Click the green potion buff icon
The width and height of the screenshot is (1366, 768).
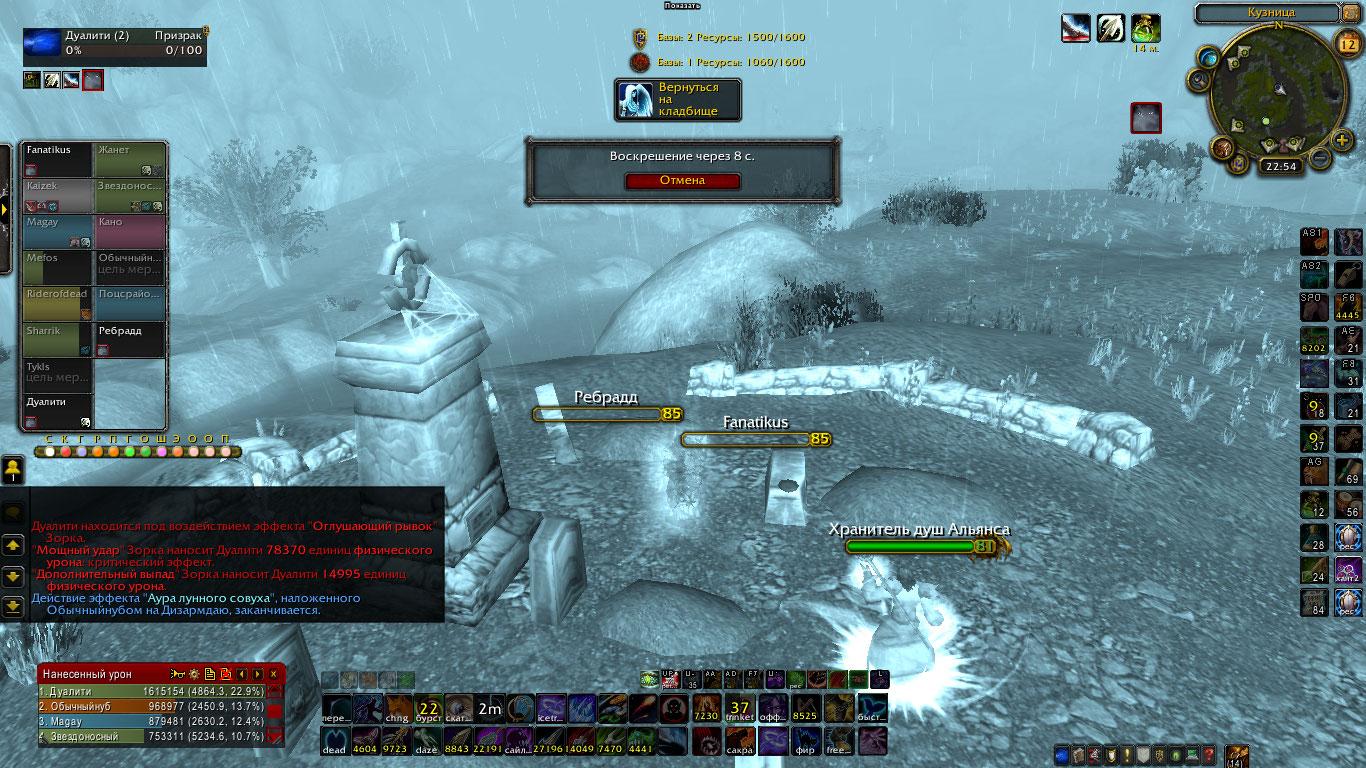[1145, 28]
